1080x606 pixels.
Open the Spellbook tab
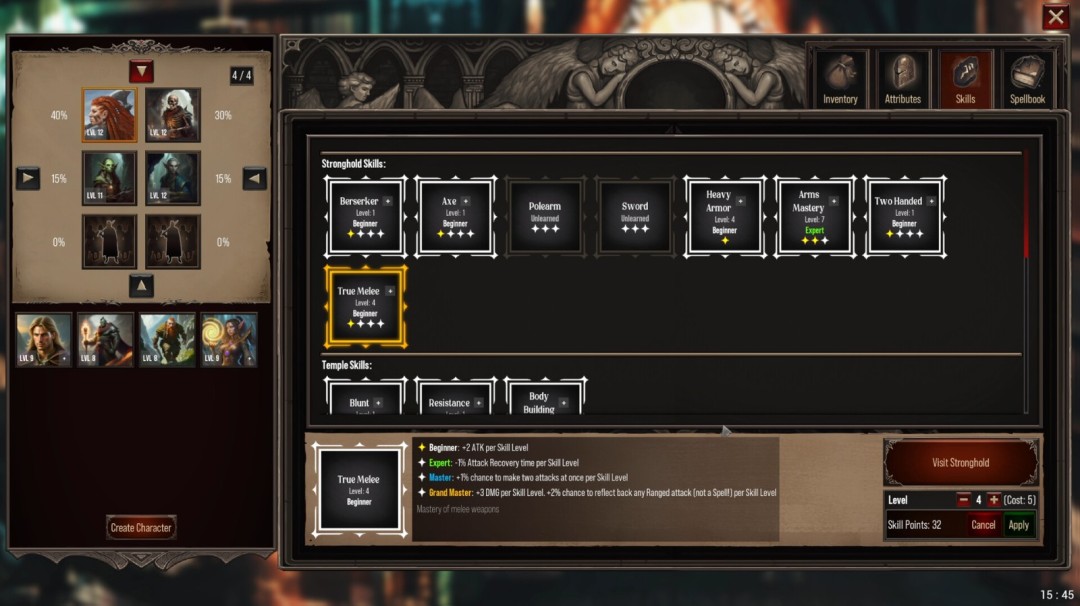[1027, 79]
